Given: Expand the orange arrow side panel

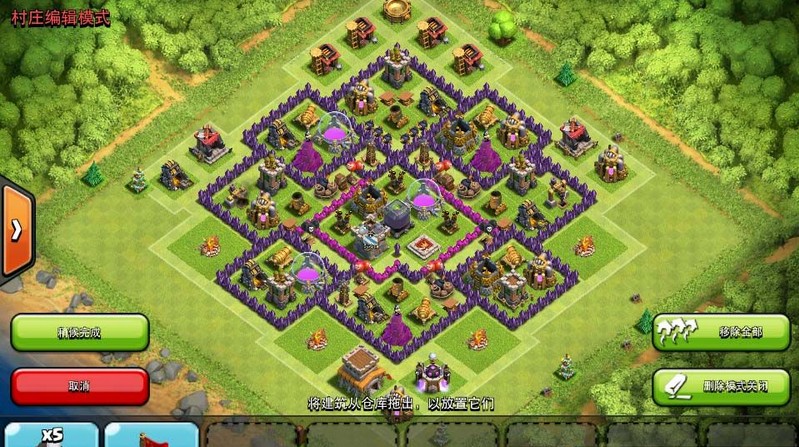Looking at the screenshot, I should (16, 230).
